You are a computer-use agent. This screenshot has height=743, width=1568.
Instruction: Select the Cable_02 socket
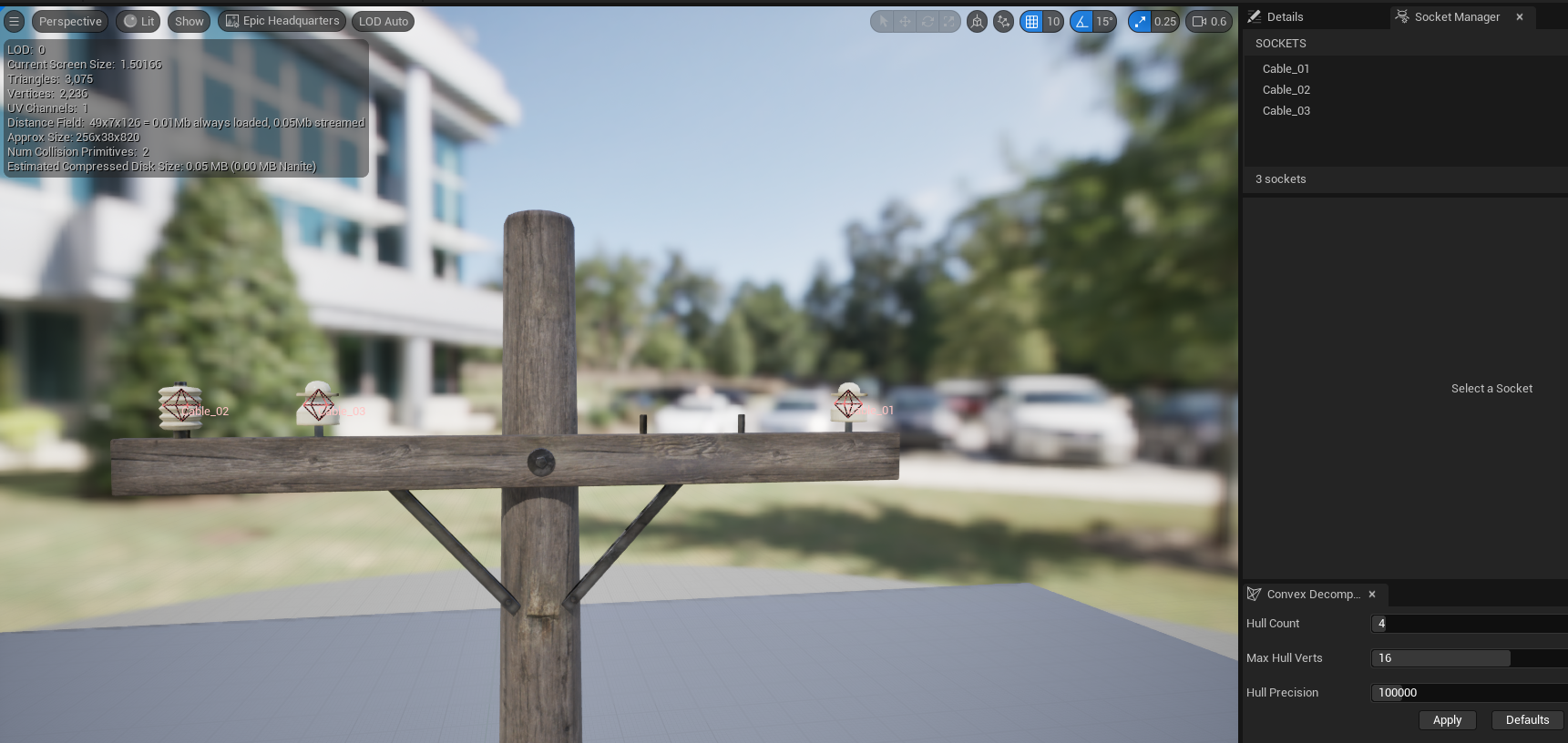1286,89
